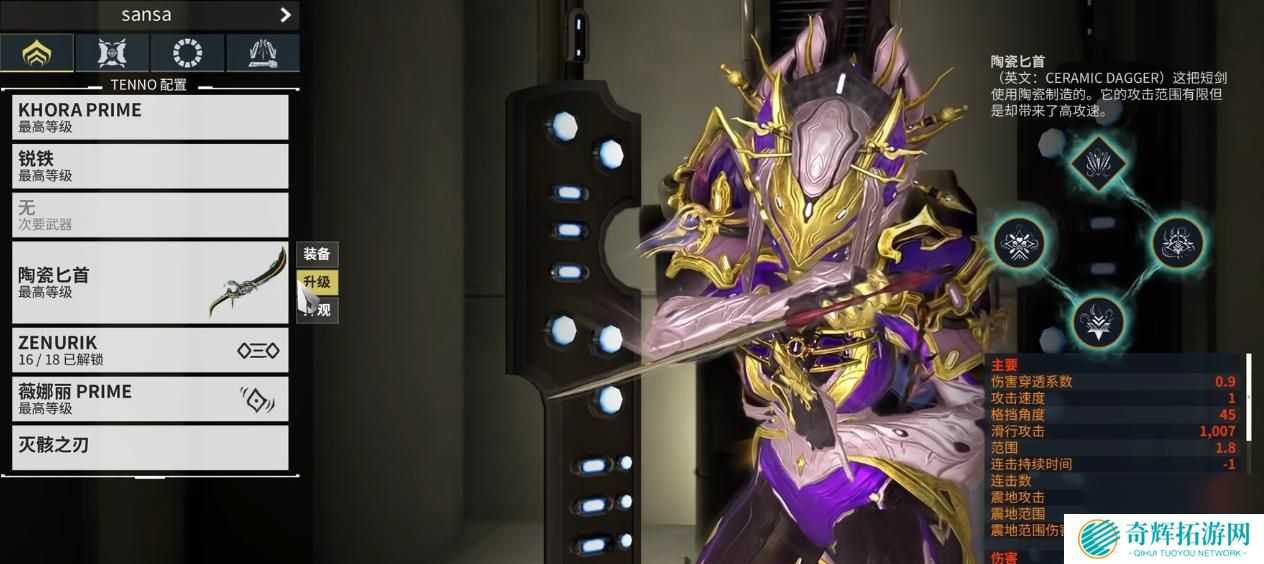Open the segmented ring tab
1264x564 pixels.
point(187,53)
